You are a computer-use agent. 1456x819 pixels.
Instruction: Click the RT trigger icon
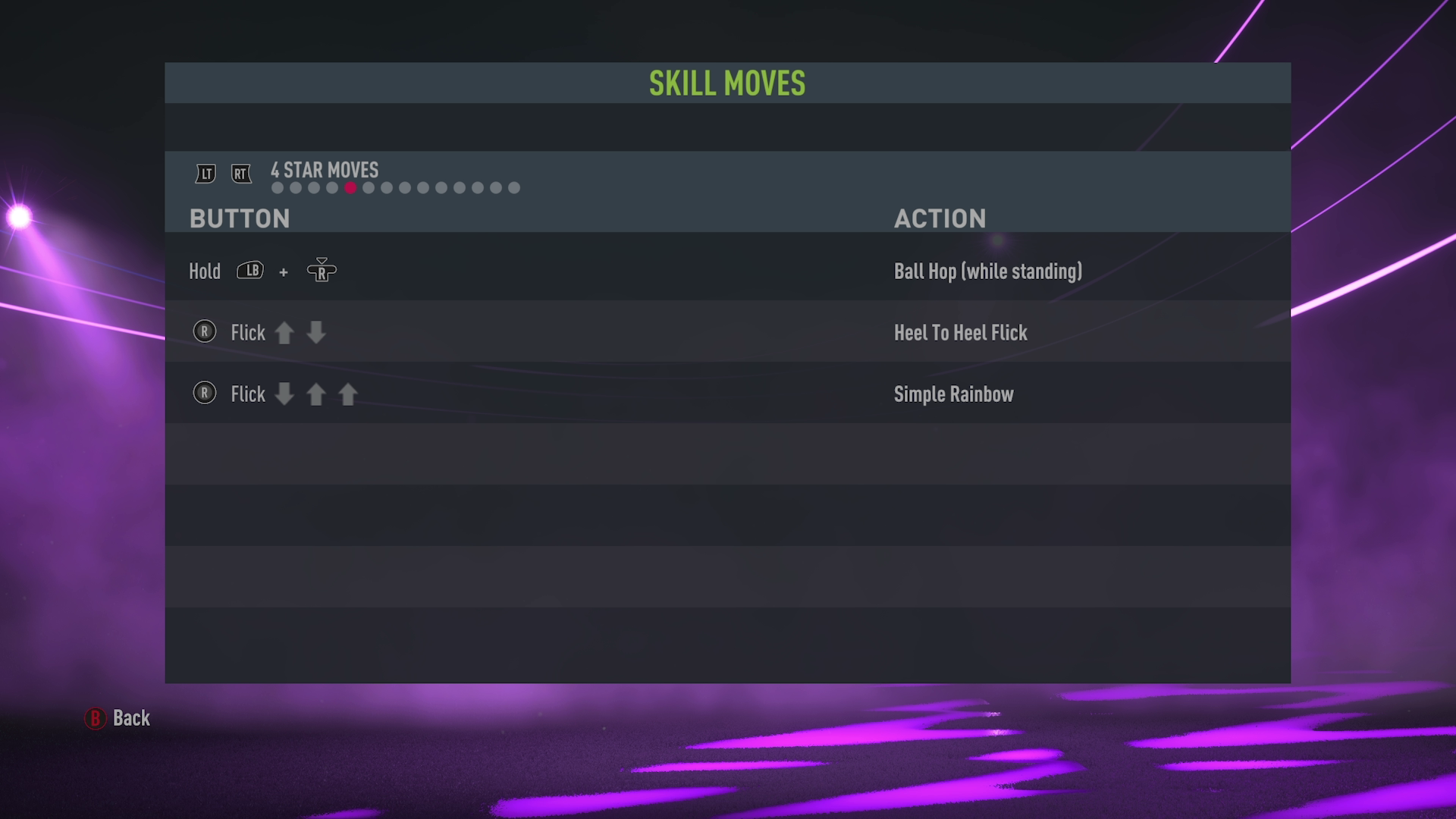(x=241, y=173)
